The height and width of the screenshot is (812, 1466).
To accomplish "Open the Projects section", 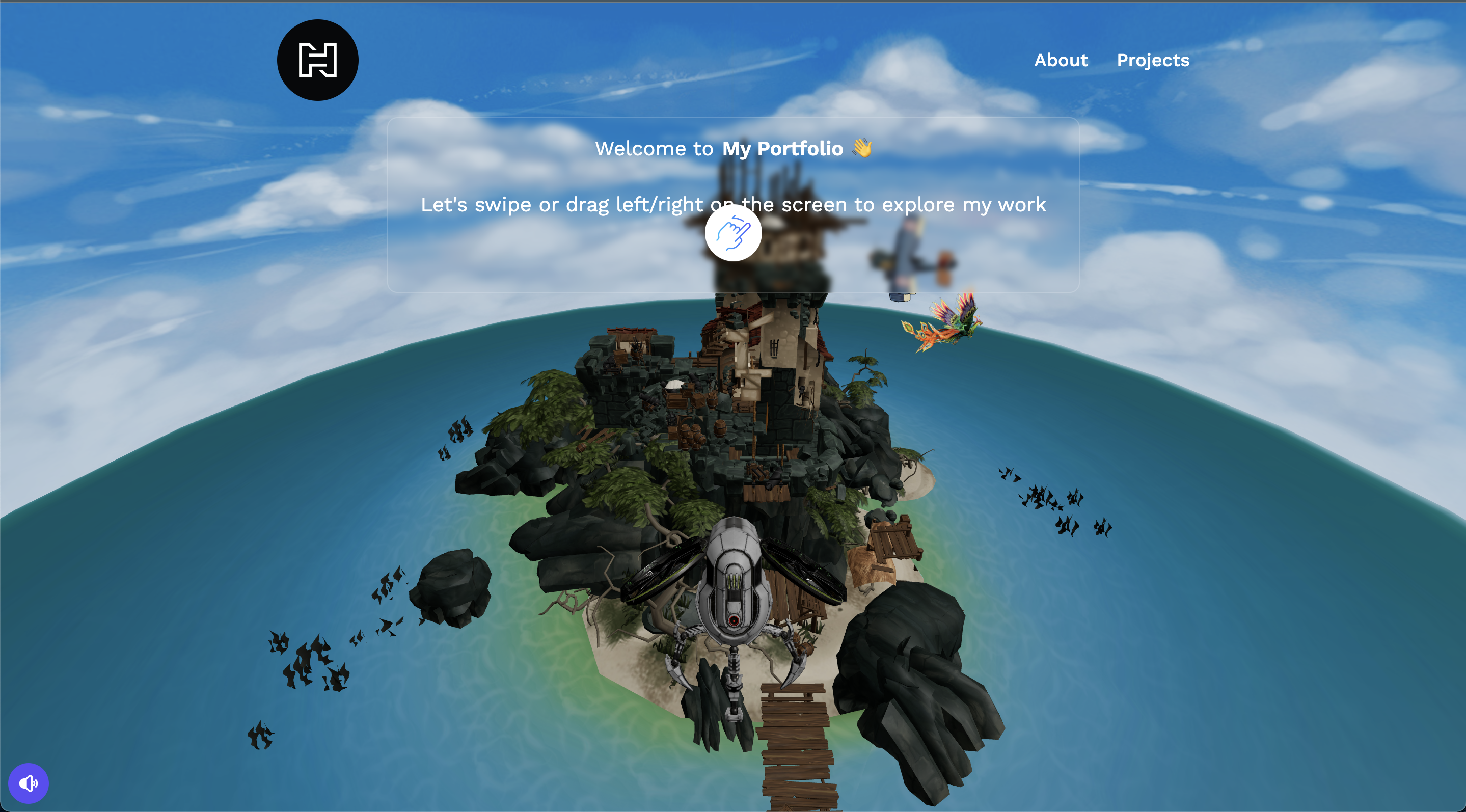I will [x=1152, y=60].
